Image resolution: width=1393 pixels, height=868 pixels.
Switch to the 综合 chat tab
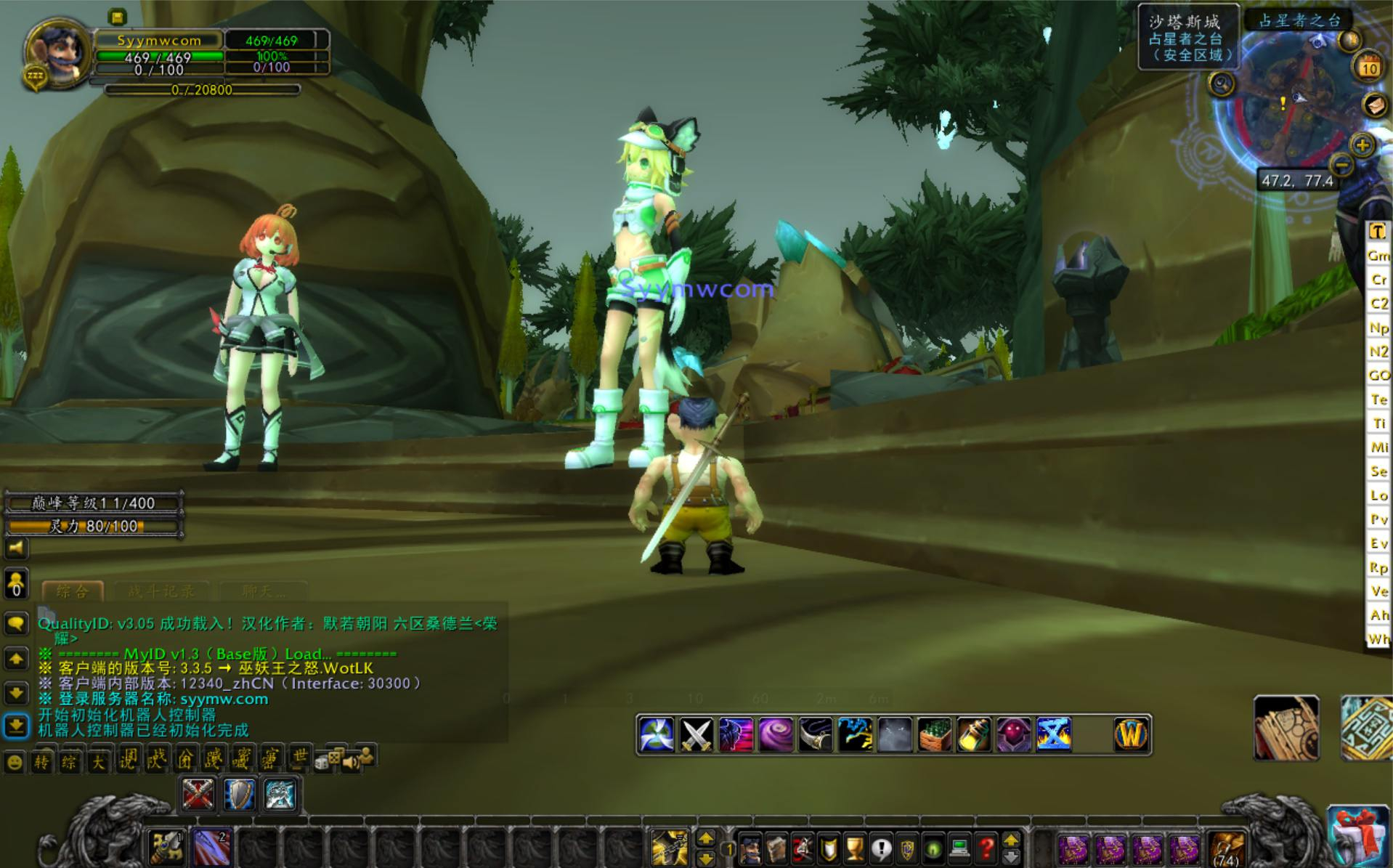(72, 591)
